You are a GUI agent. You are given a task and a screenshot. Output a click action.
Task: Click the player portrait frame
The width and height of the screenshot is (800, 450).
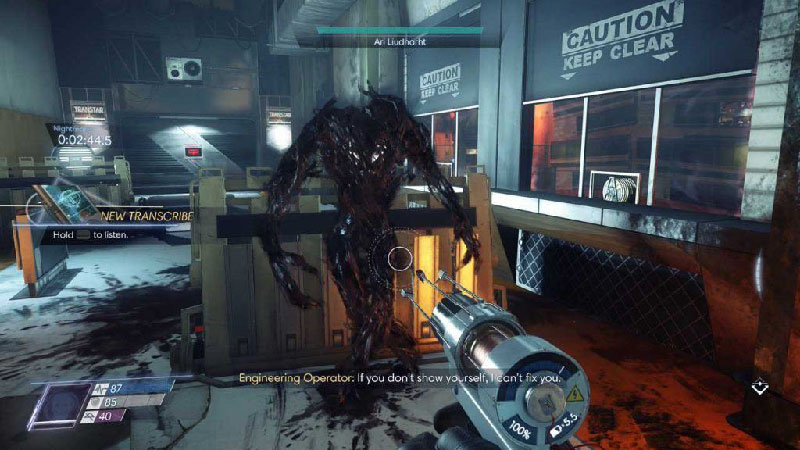click(63, 403)
